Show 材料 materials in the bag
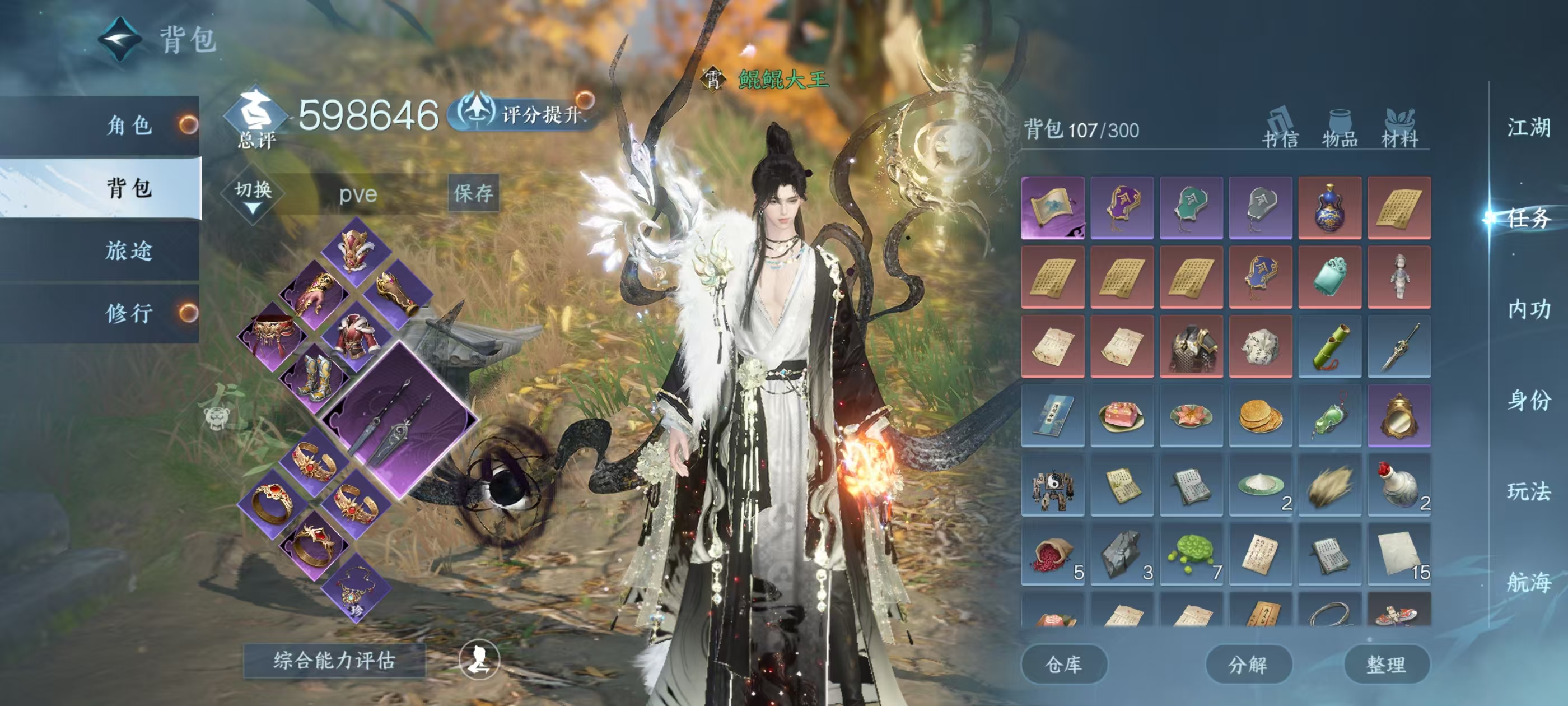This screenshot has width=1568, height=706. click(1399, 129)
